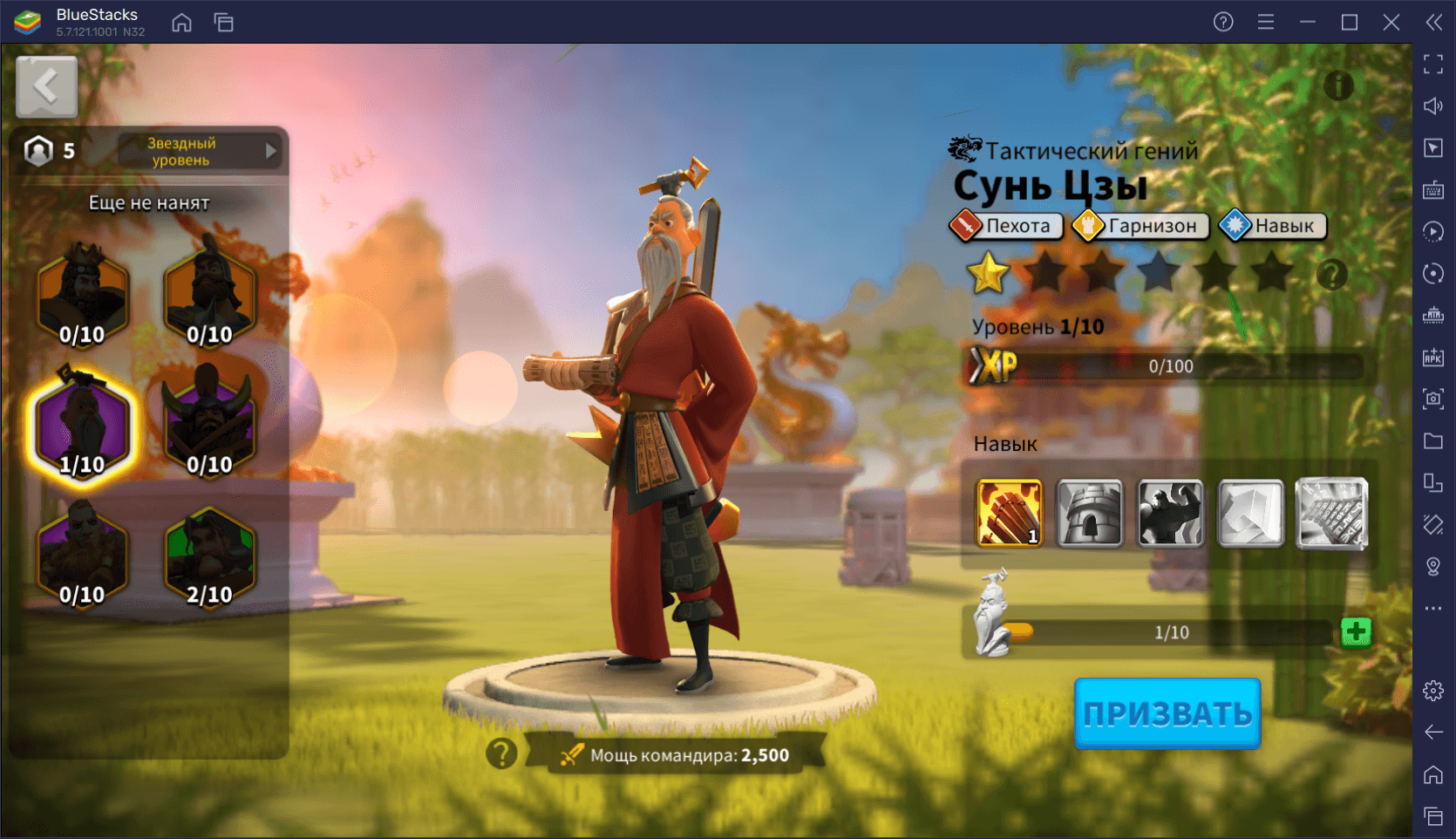Image resolution: width=1456 pixels, height=839 pixels.
Task: View the locked bamboo scroll skill
Action: [x=1331, y=513]
